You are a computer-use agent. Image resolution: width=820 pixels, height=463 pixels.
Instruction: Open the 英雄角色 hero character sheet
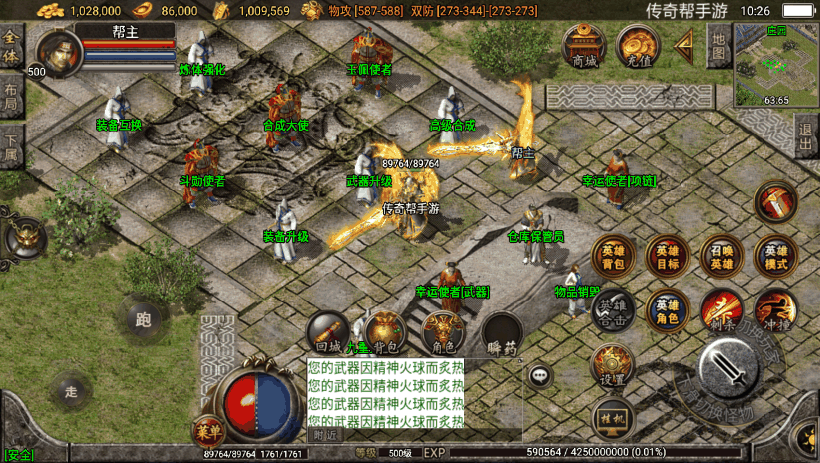pos(667,310)
